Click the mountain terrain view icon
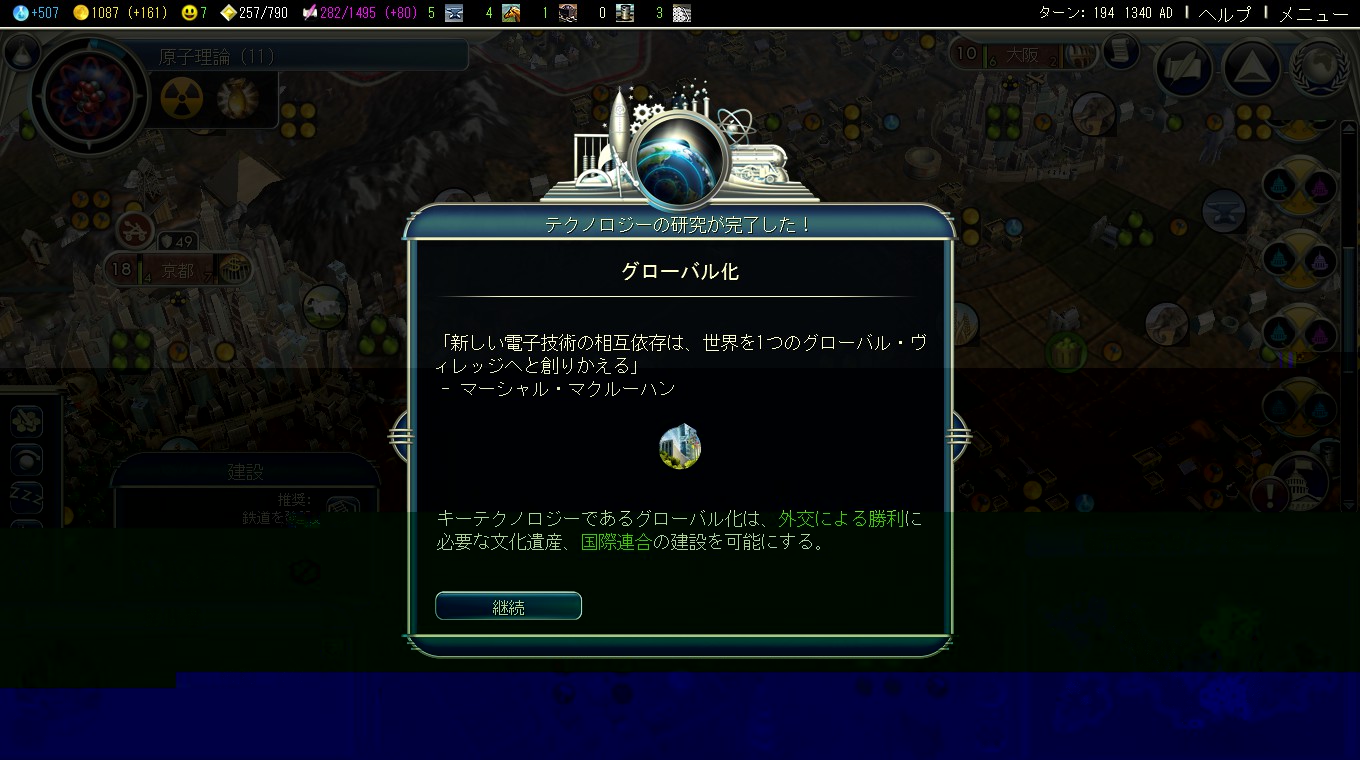The image size is (1360, 760). 1251,70
